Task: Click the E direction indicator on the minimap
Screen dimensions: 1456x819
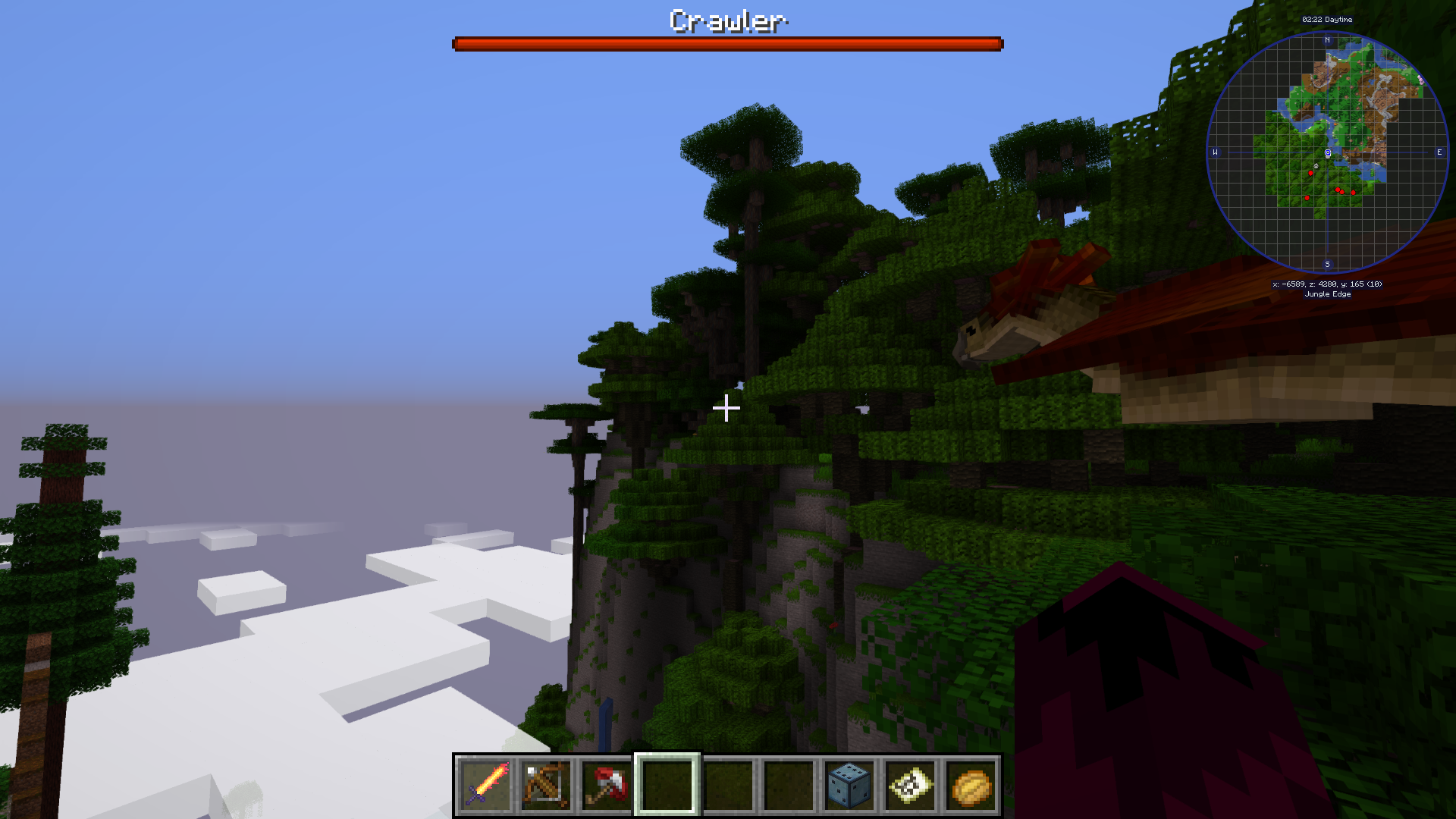Action: [x=1439, y=152]
